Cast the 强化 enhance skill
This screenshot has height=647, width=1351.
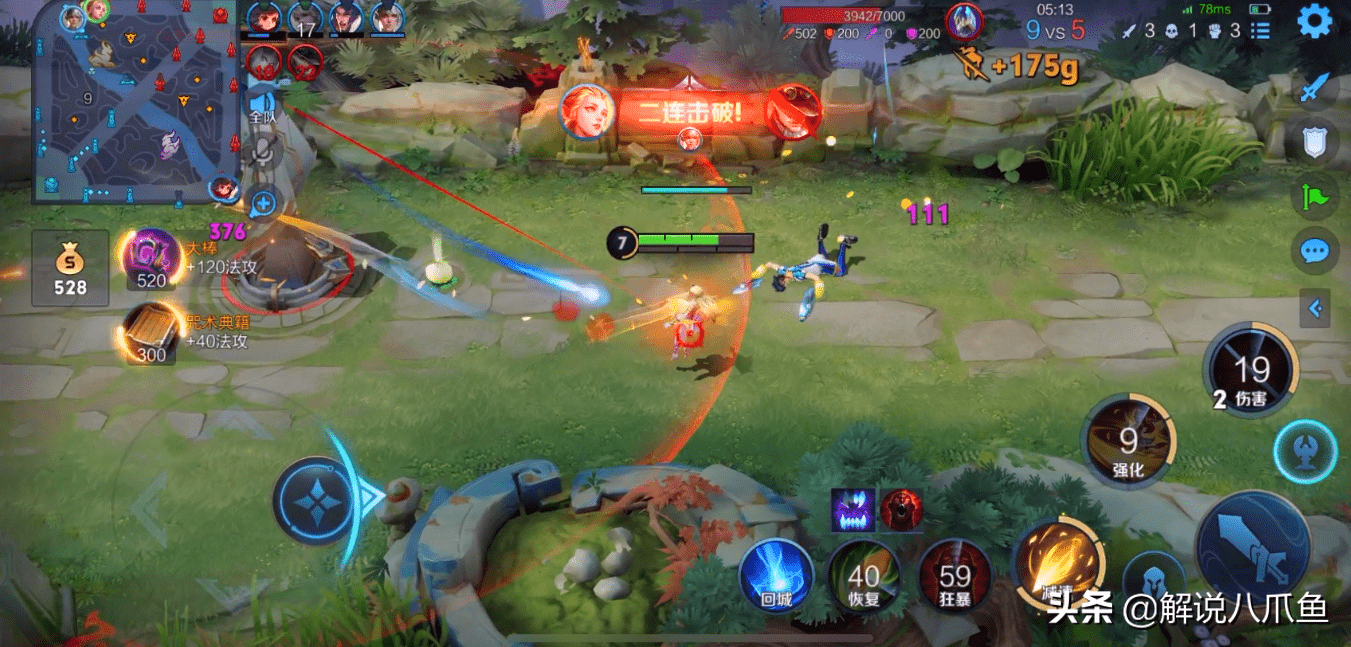point(1129,441)
